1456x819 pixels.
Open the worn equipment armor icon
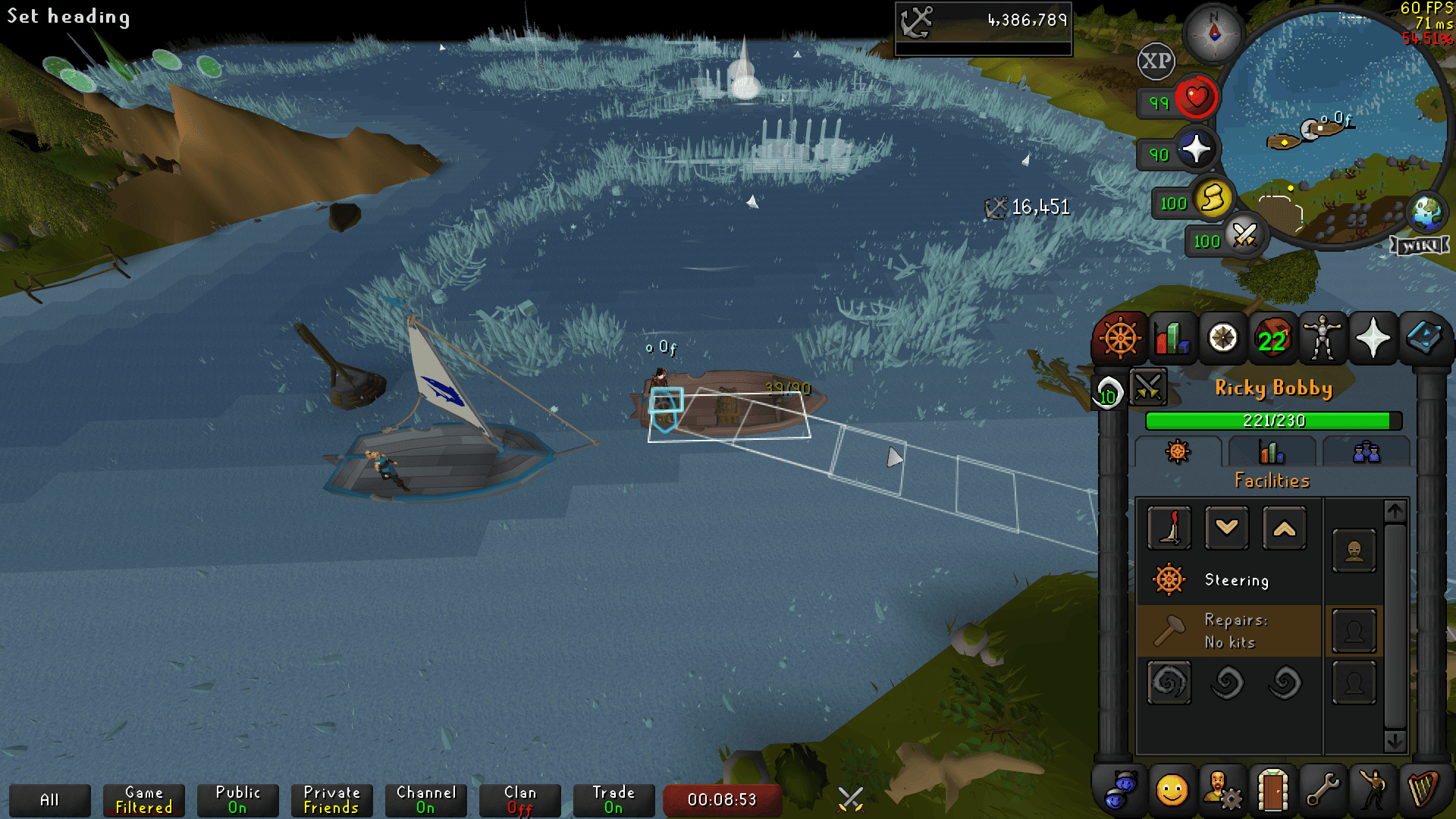1323,338
